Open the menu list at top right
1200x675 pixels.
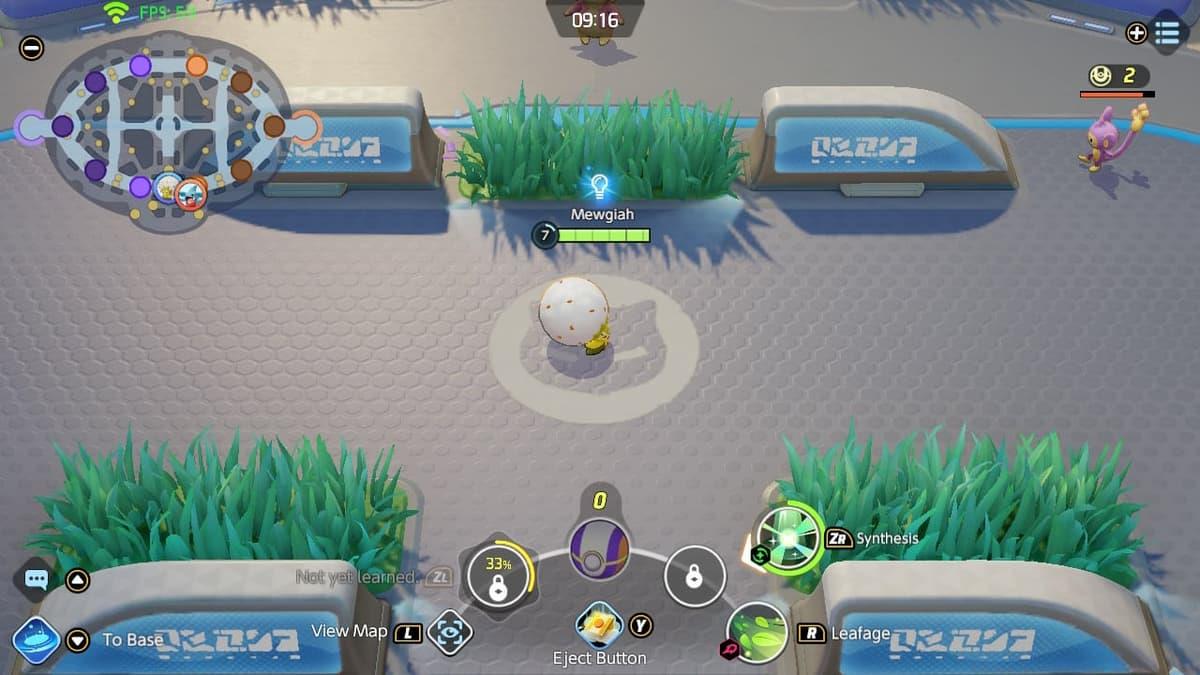tap(1166, 32)
